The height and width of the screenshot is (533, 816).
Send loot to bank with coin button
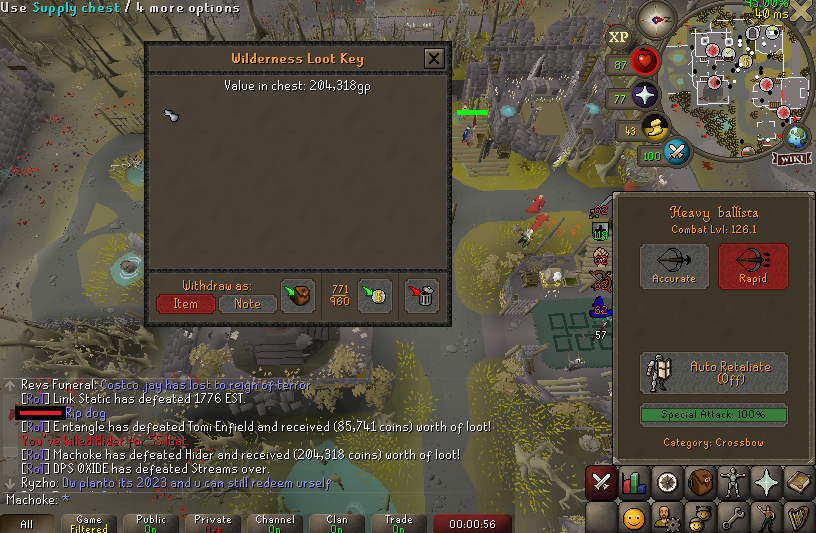(374, 296)
